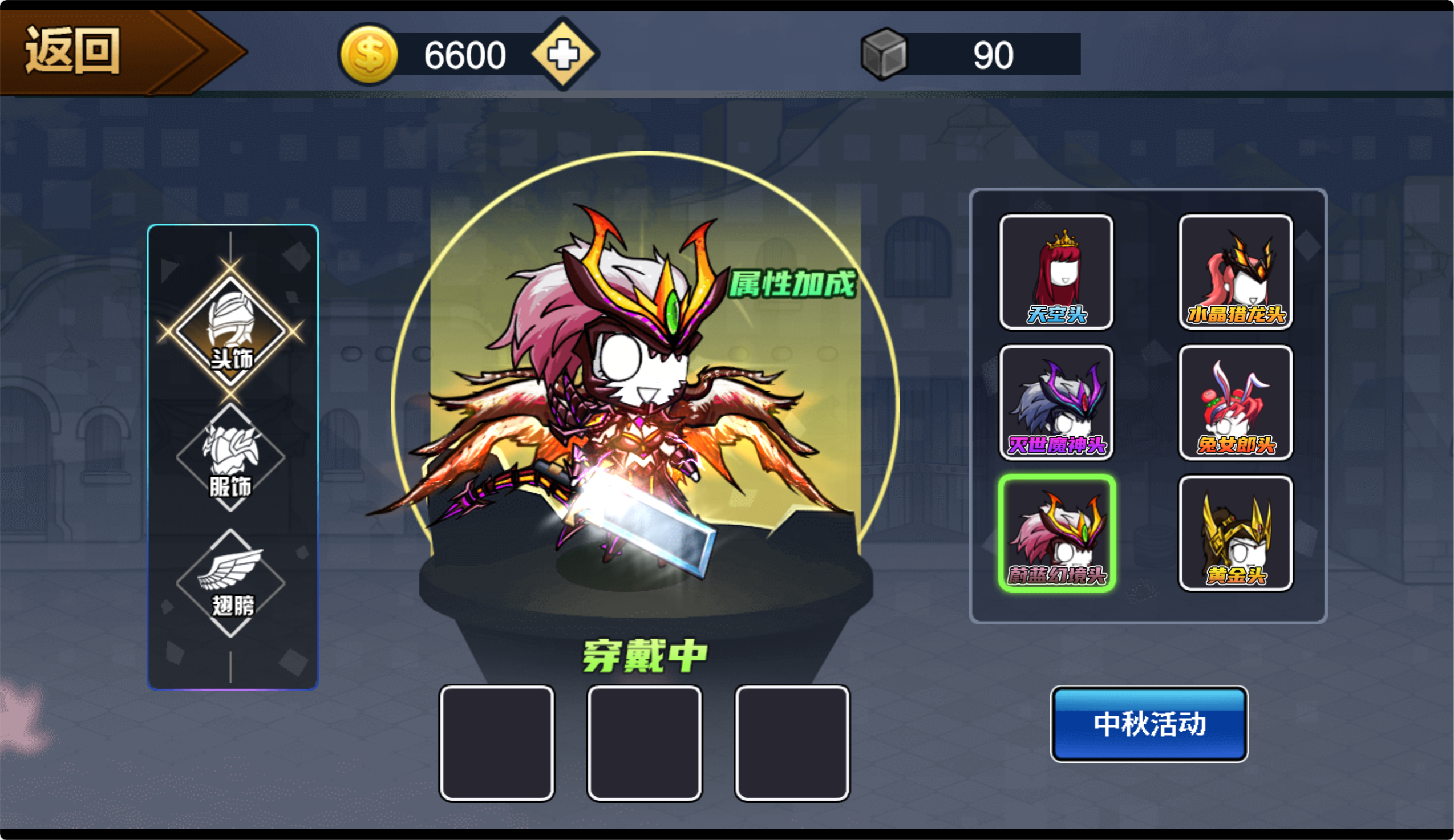The height and width of the screenshot is (840, 1454).
Task: Add more gold coins with plus button
Action: pos(564,54)
